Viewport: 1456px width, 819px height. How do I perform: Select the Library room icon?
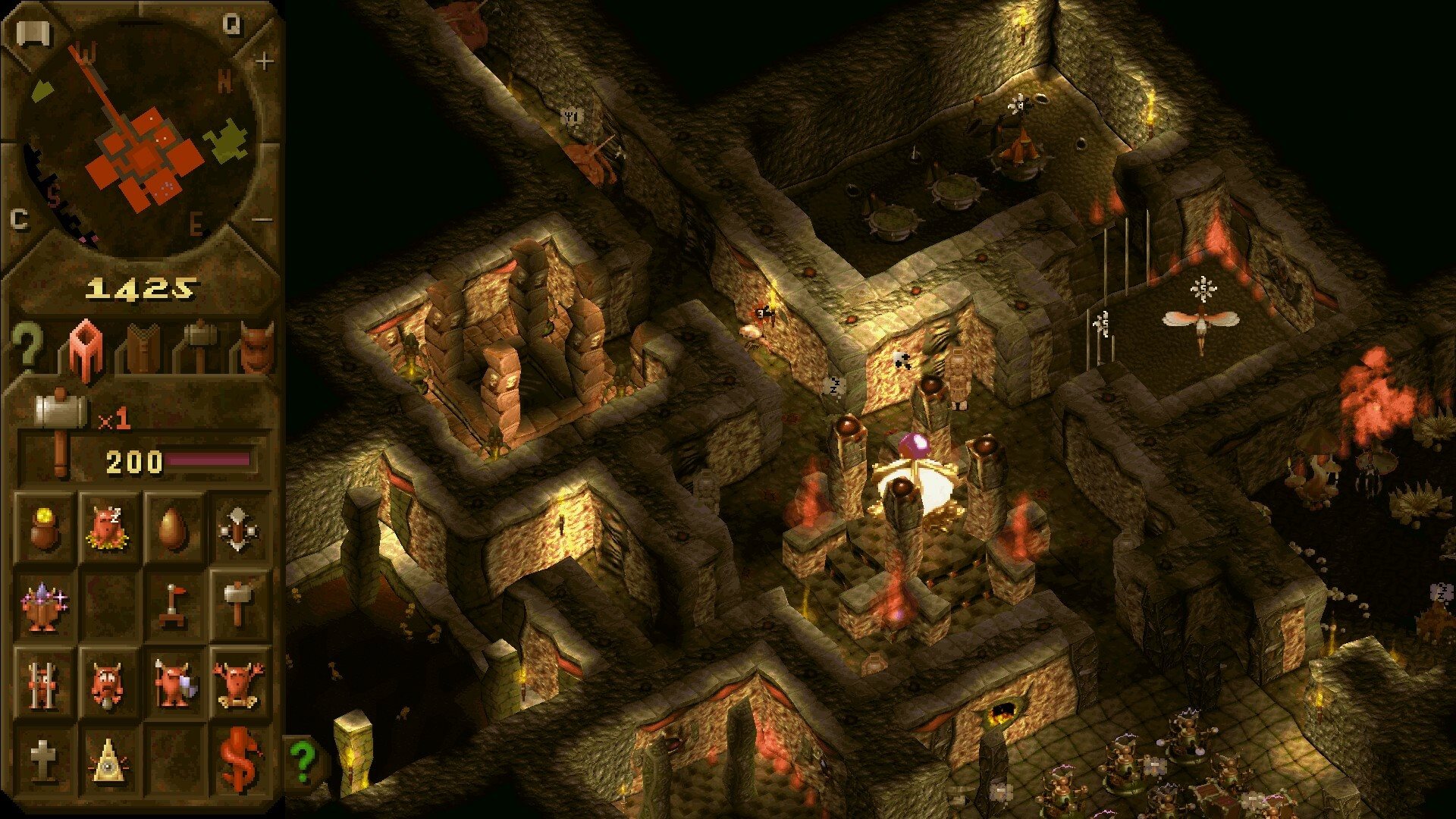[44, 604]
